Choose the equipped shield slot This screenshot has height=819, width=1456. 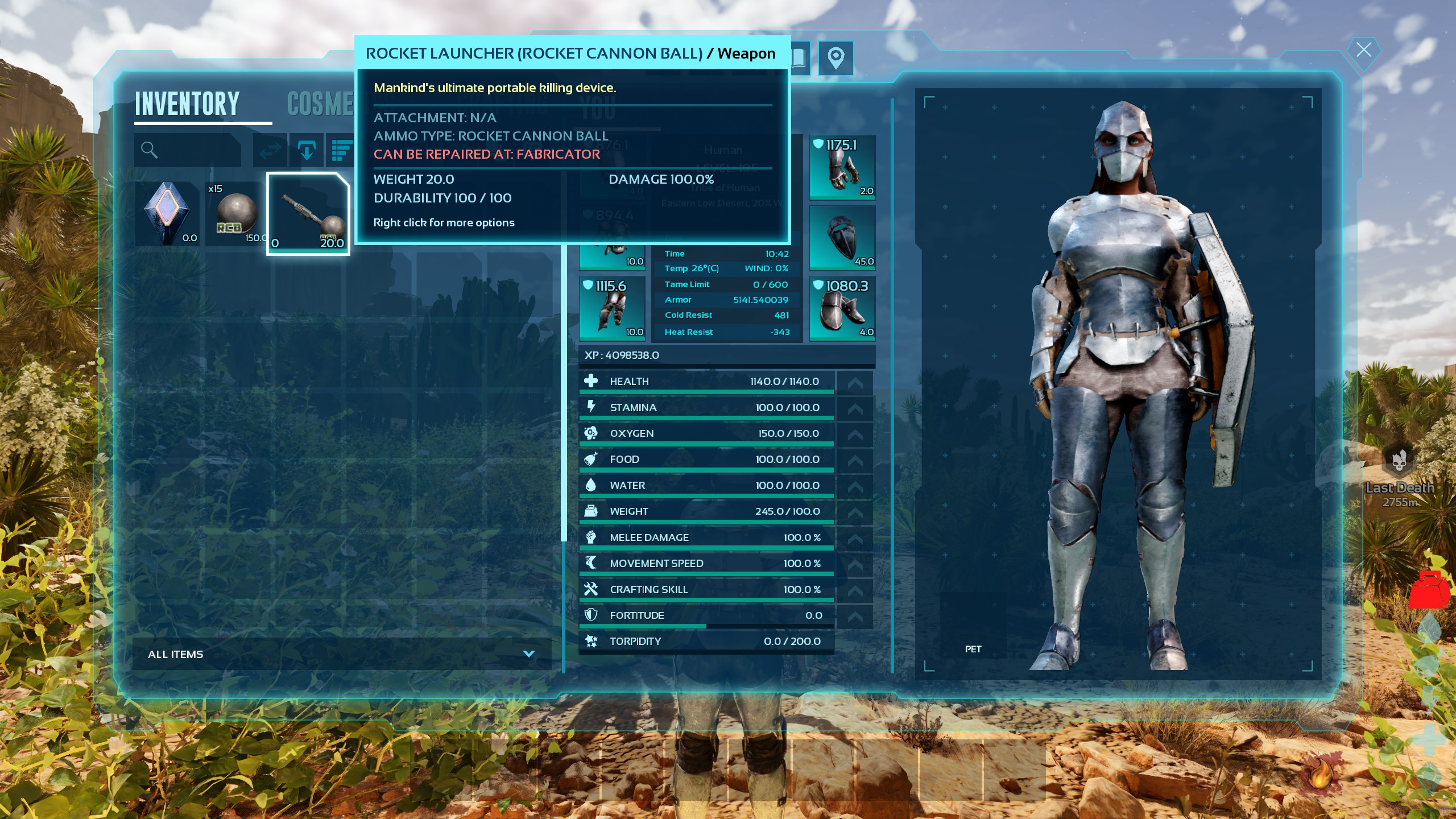coord(842,238)
